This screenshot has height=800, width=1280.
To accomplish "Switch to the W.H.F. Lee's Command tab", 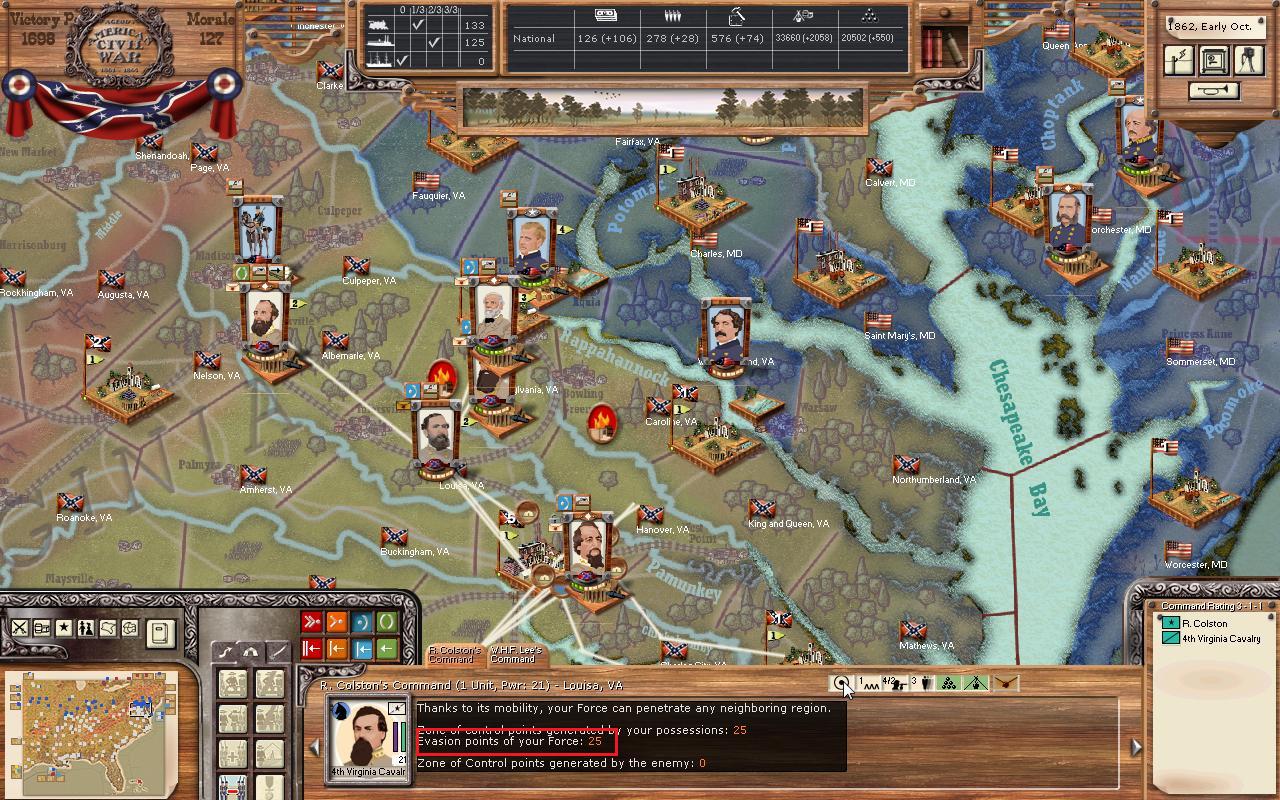I will pos(514,655).
